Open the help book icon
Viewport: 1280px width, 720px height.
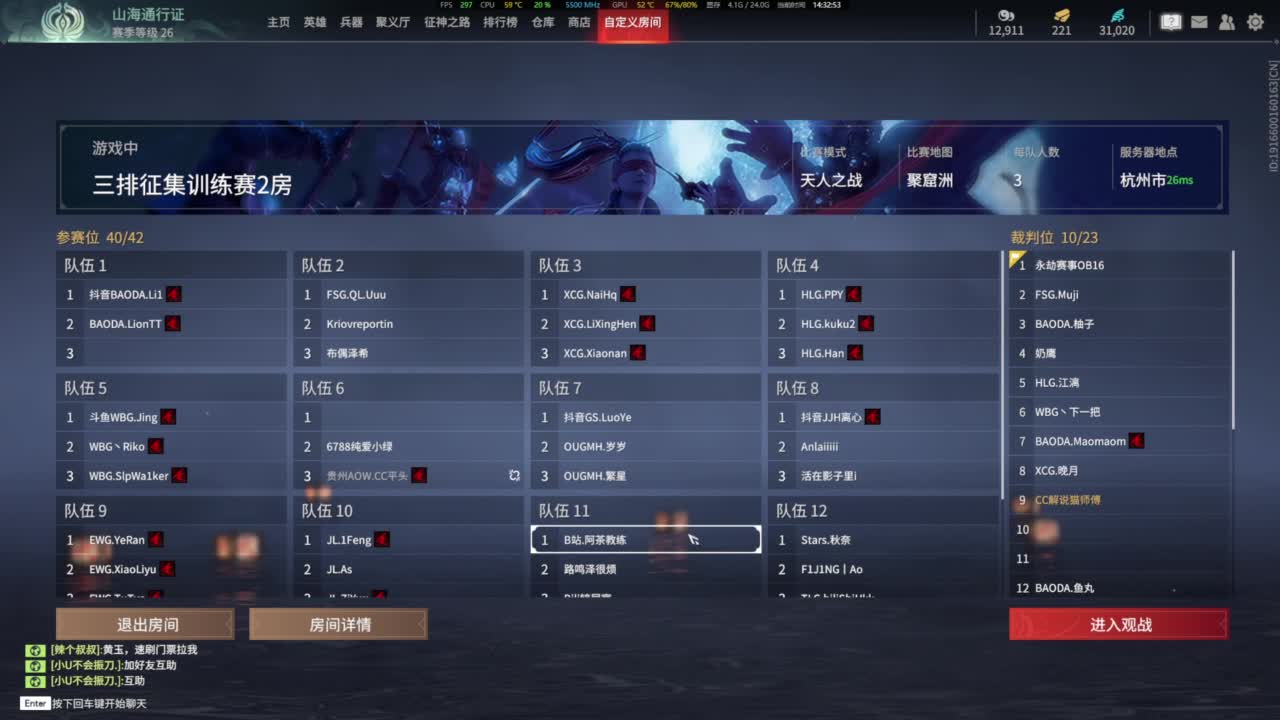[x=1170, y=21]
